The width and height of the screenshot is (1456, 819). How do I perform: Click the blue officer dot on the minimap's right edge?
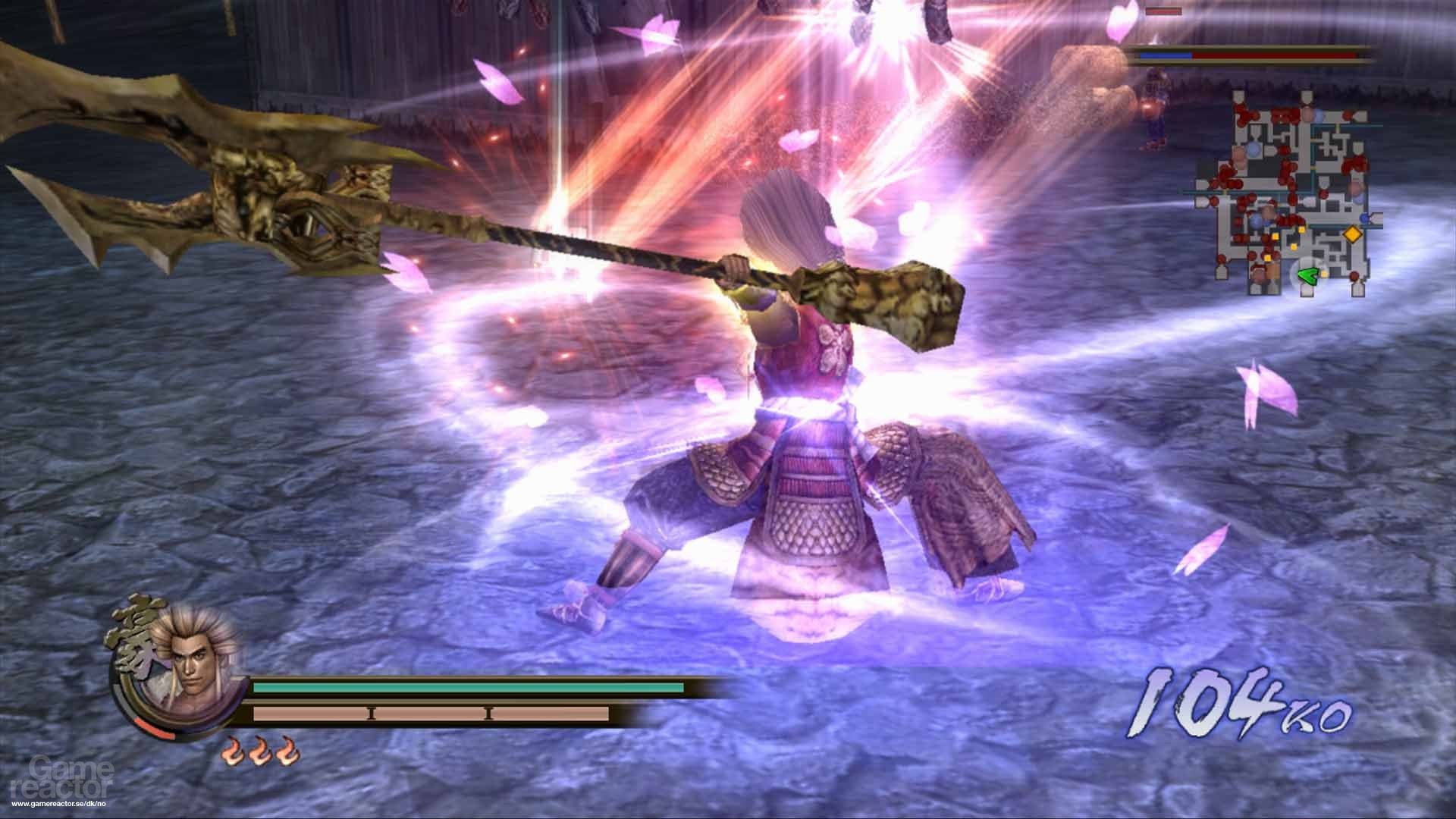tap(1364, 218)
